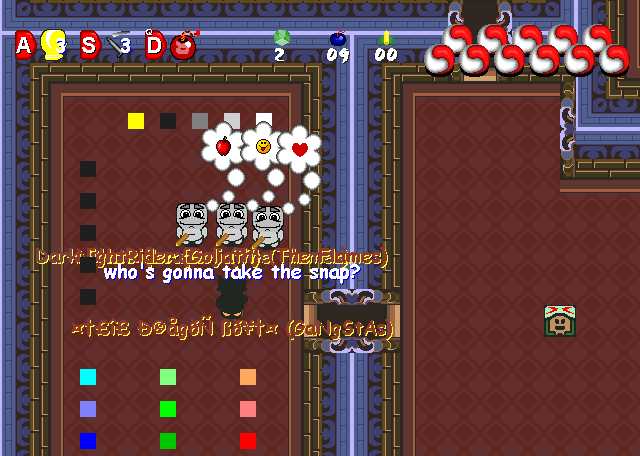The width and height of the screenshot is (640, 456).
Task: Select the sword weapon in slot S
Action: point(118,43)
